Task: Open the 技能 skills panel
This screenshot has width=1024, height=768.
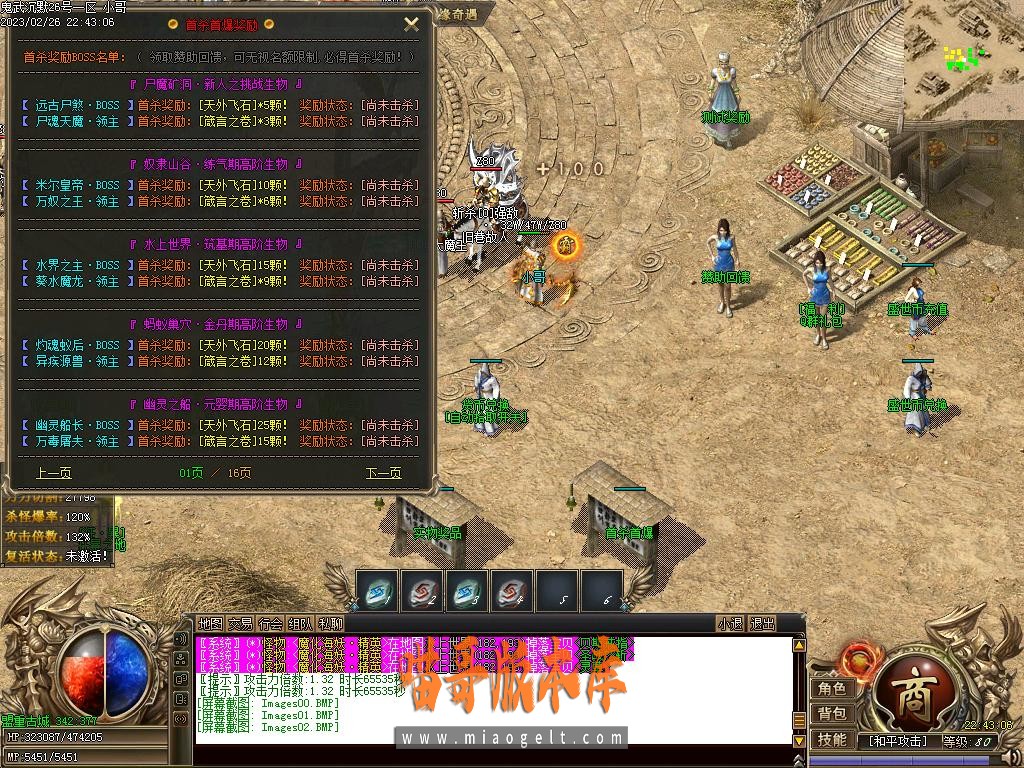Action: coord(832,740)
